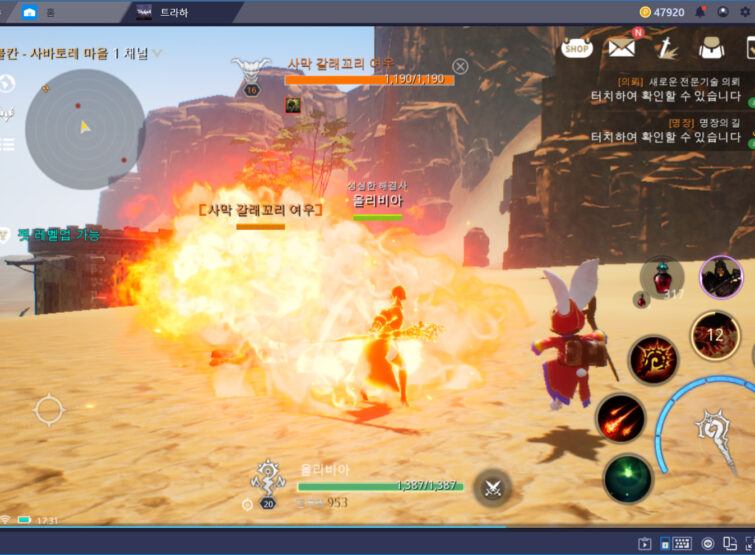Switch to the BlueStacks home tab
The image size is (755, 555).
point(40,12)
